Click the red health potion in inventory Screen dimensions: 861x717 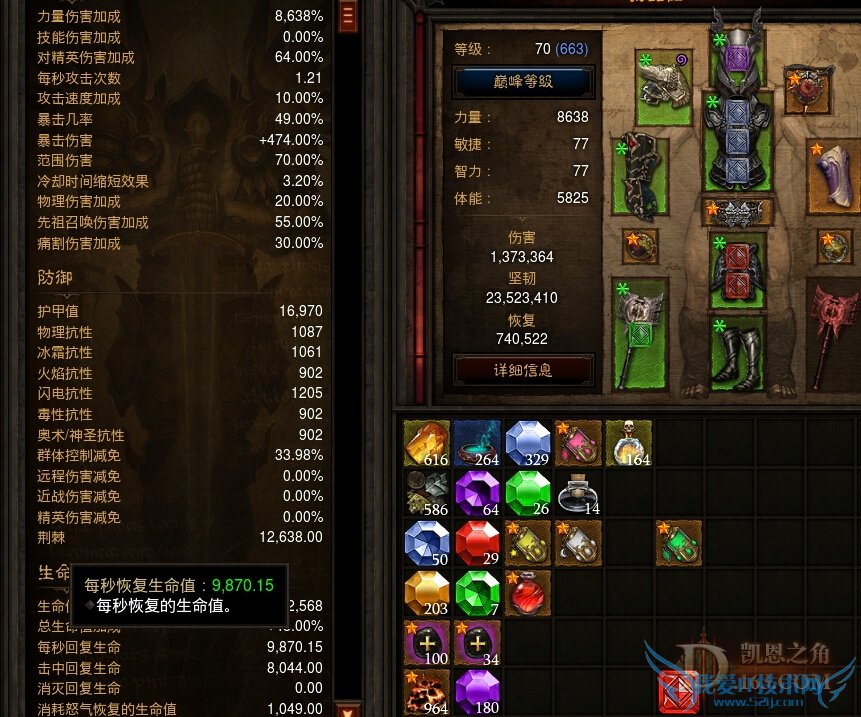tap(528, 593)
